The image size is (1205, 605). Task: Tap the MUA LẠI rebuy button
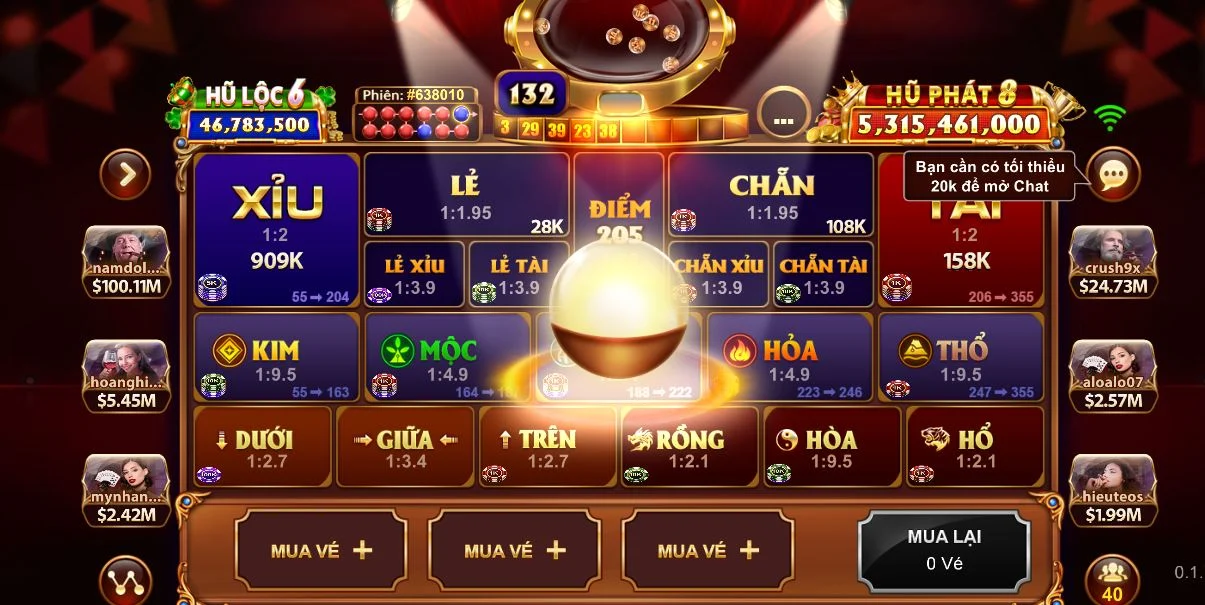944,549
